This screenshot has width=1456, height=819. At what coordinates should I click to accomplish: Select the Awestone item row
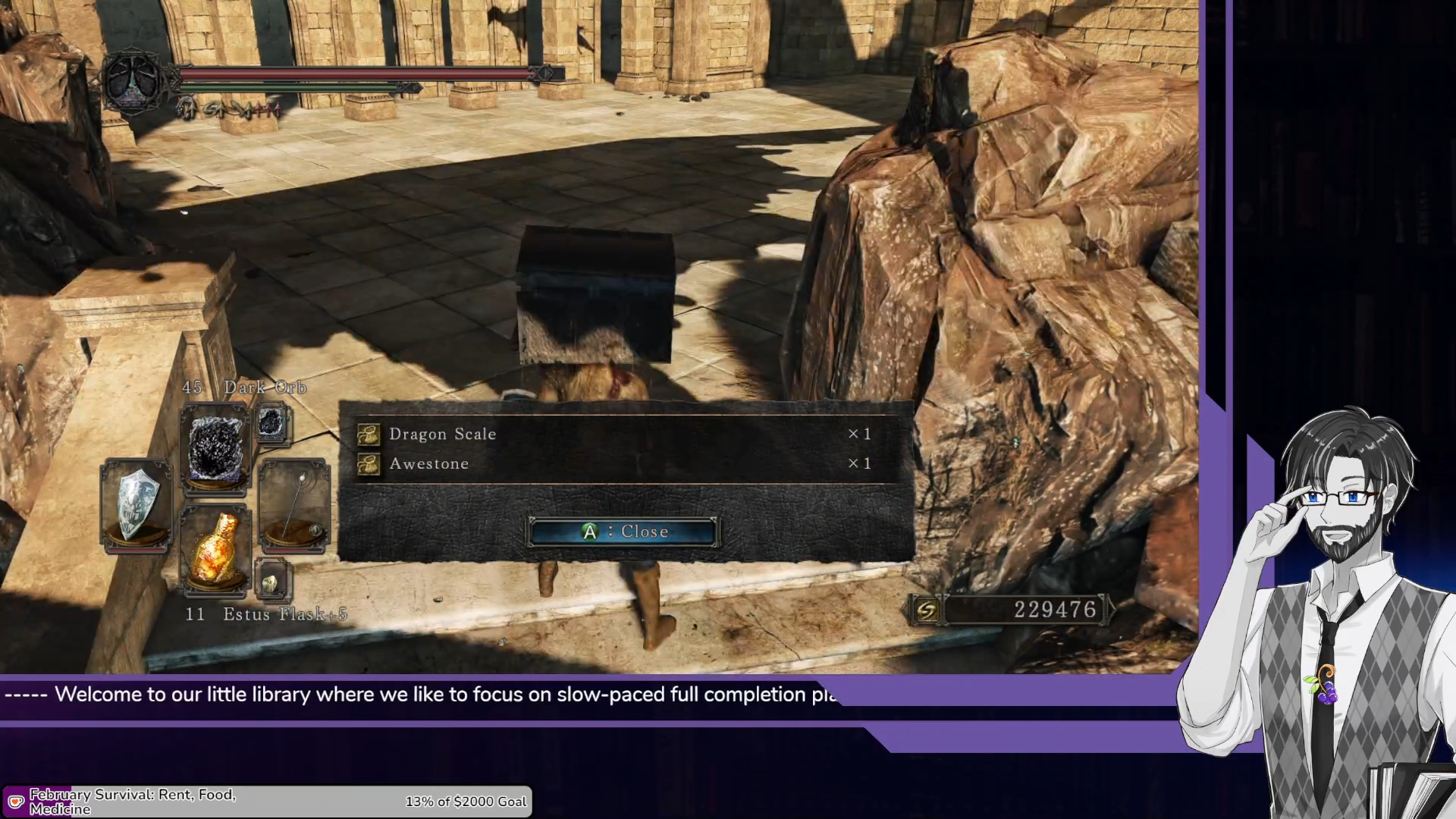pyautogui.click(x=625, y=463)
